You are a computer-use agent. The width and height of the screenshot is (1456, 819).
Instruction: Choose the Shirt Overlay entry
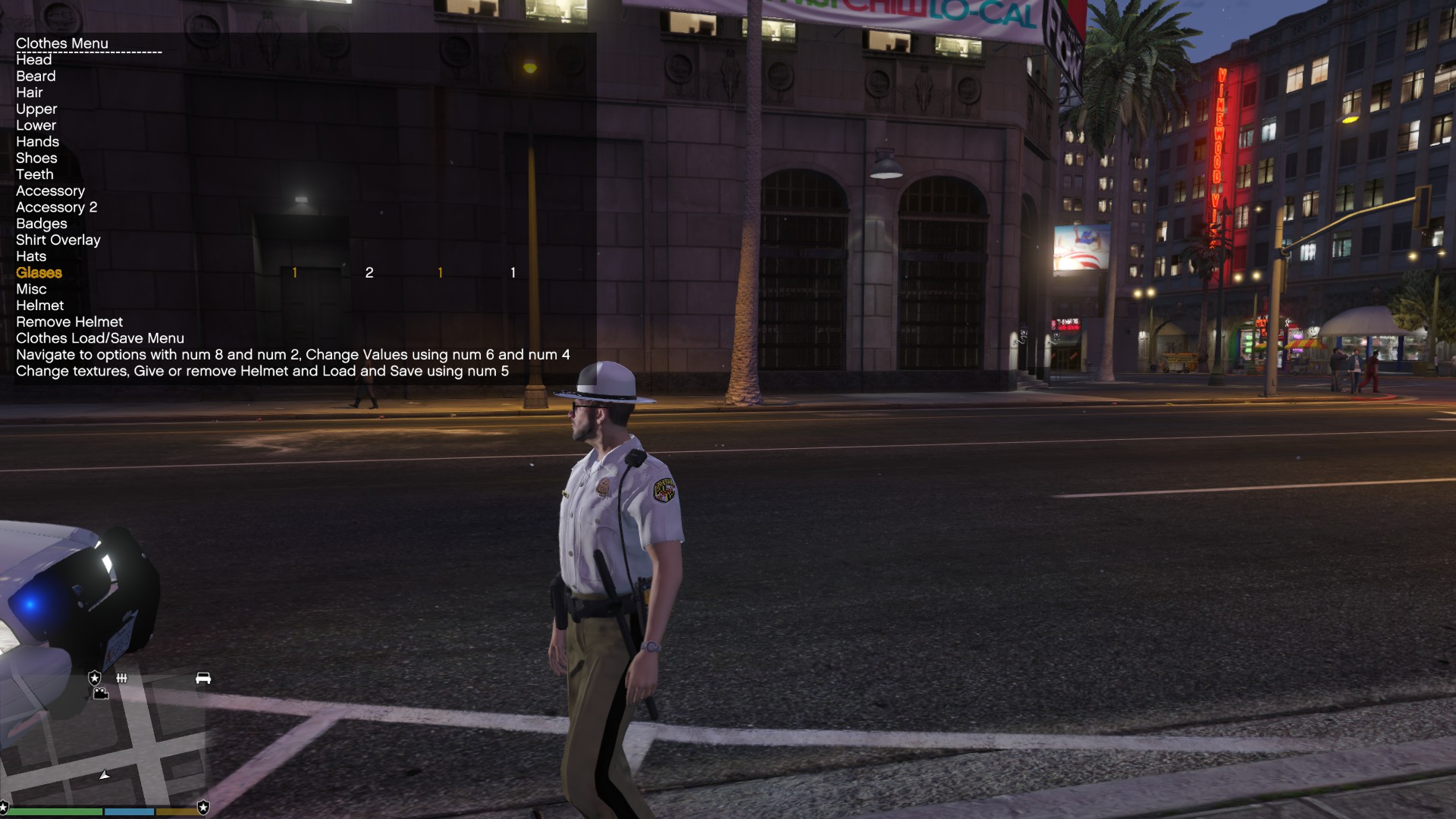[58, 240]
